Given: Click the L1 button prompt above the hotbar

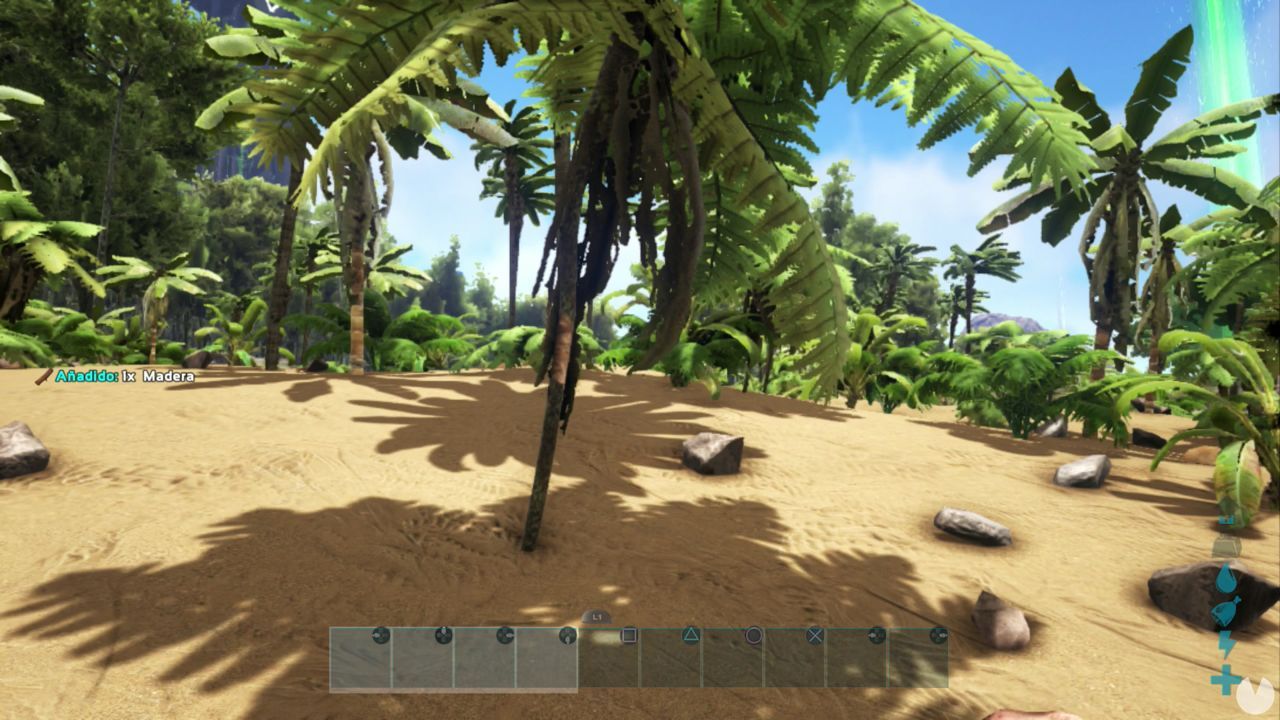Looking at the screenshot, I should click(x=596, y=618).
